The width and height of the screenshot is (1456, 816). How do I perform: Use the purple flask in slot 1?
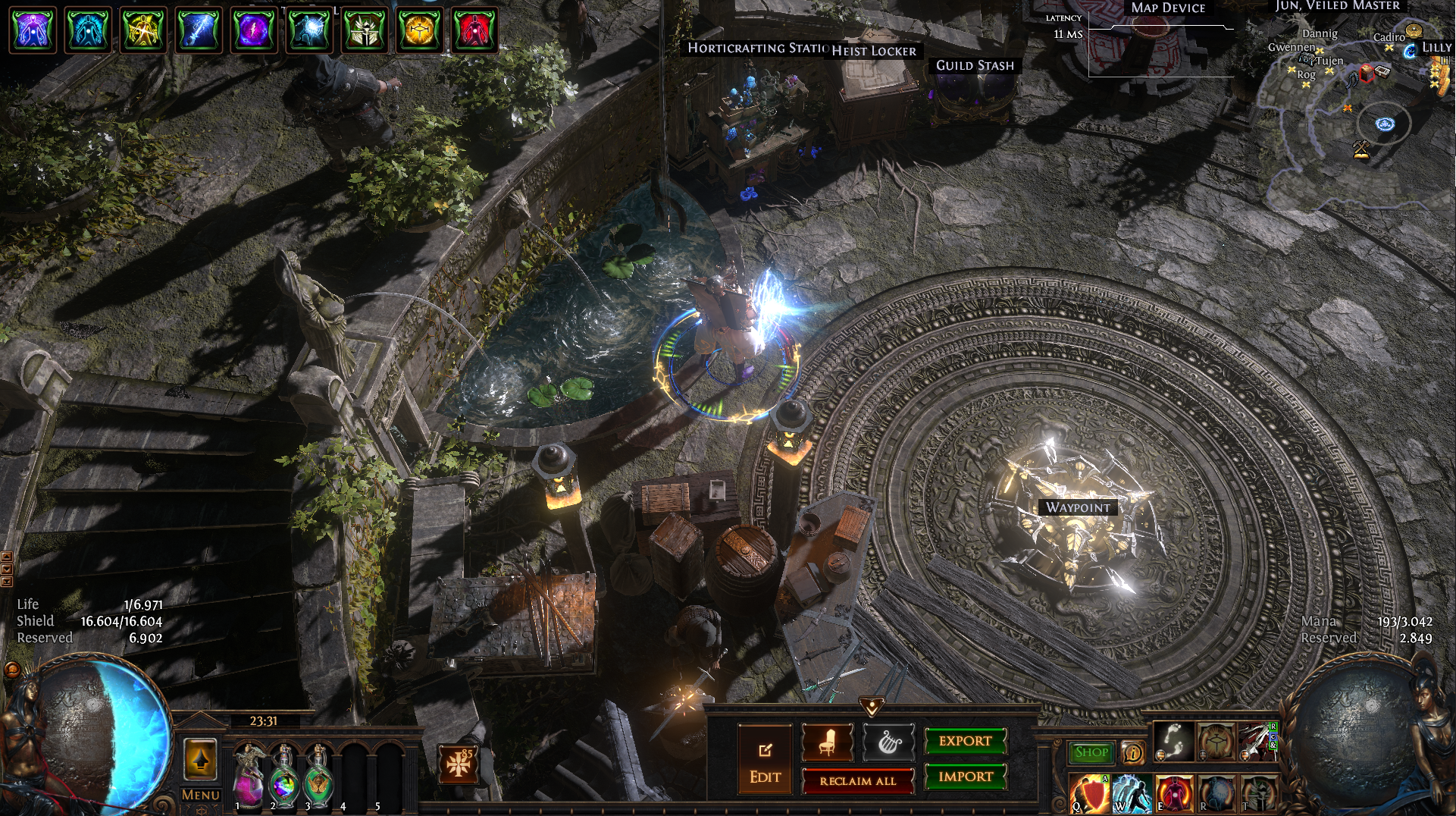(248, 776)
